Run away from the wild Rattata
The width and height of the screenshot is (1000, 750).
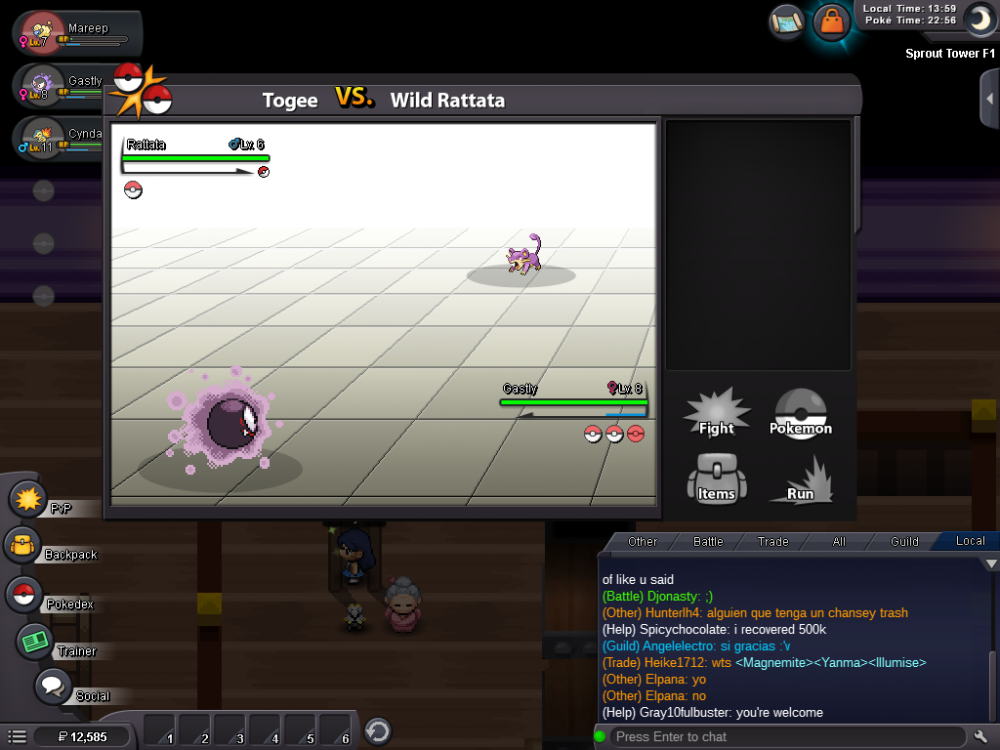point(800,481)
